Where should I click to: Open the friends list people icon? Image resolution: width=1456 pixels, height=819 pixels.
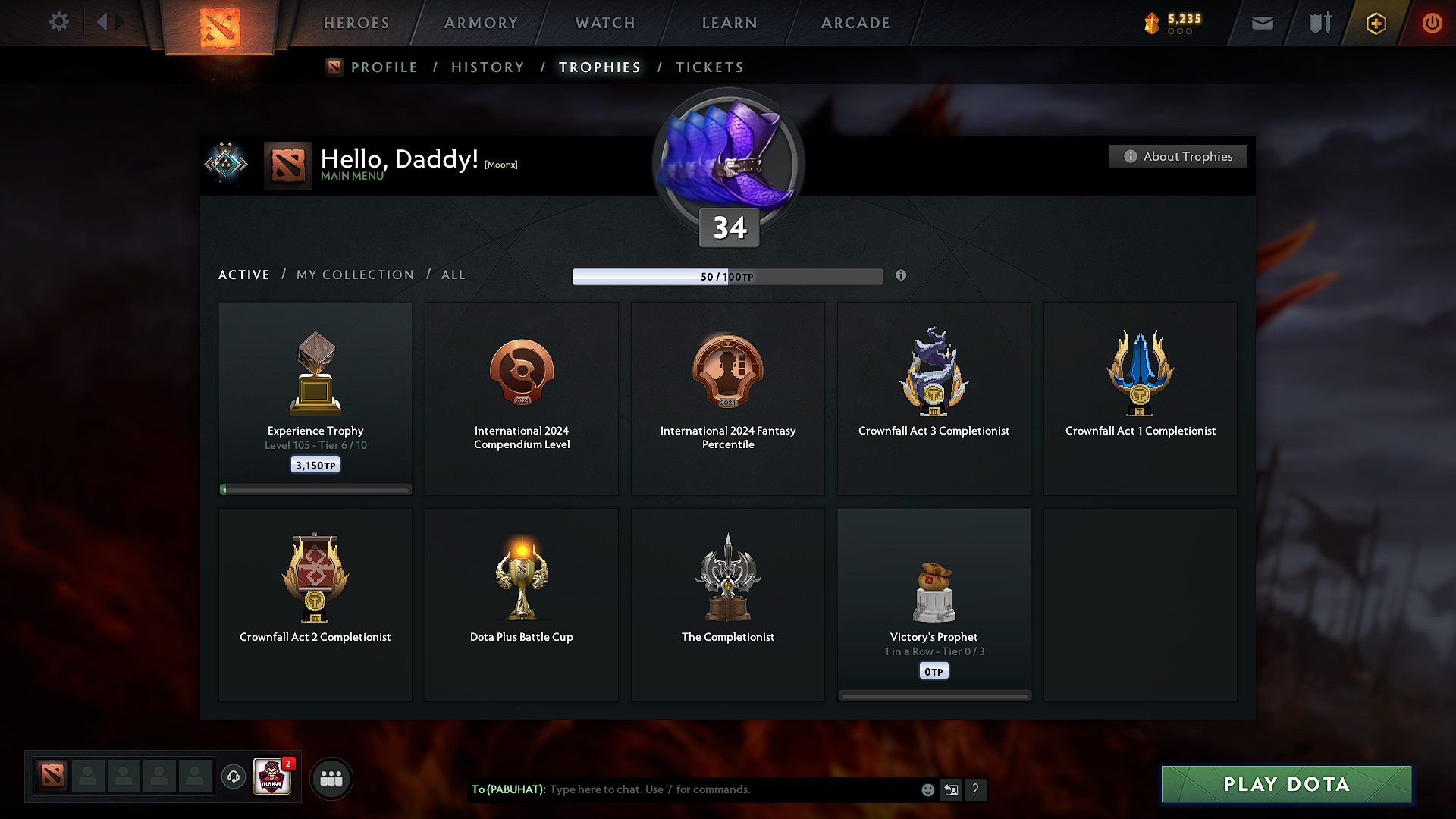(331, 778)
